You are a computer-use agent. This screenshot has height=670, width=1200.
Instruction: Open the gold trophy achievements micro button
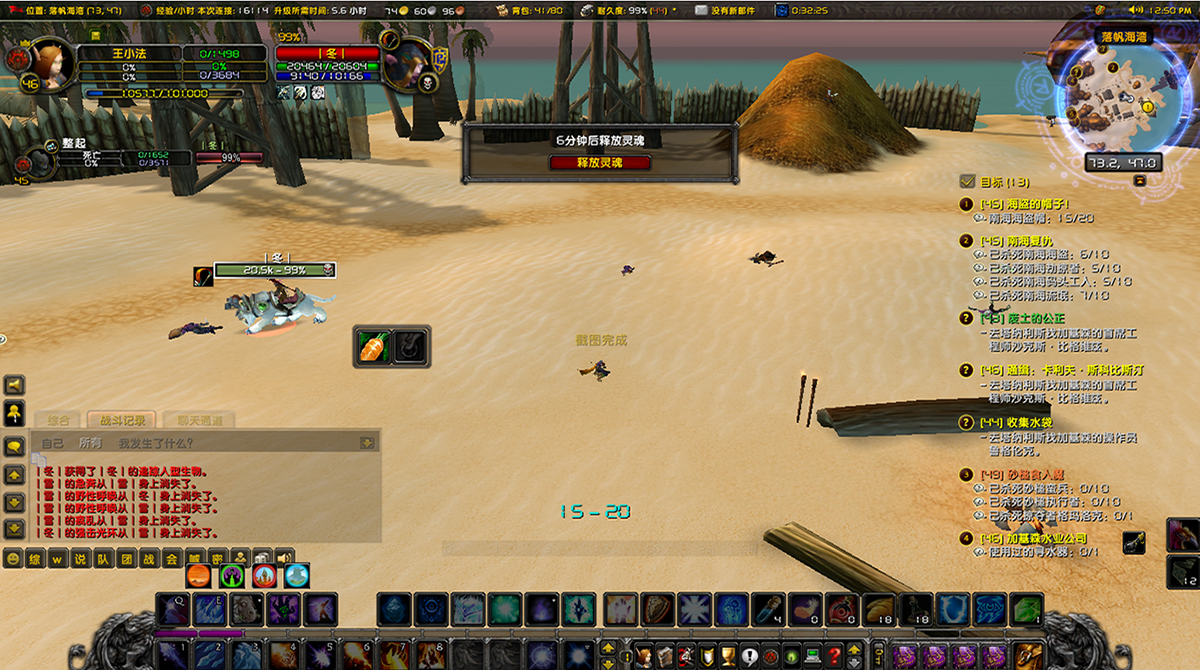tap(732, 656)
